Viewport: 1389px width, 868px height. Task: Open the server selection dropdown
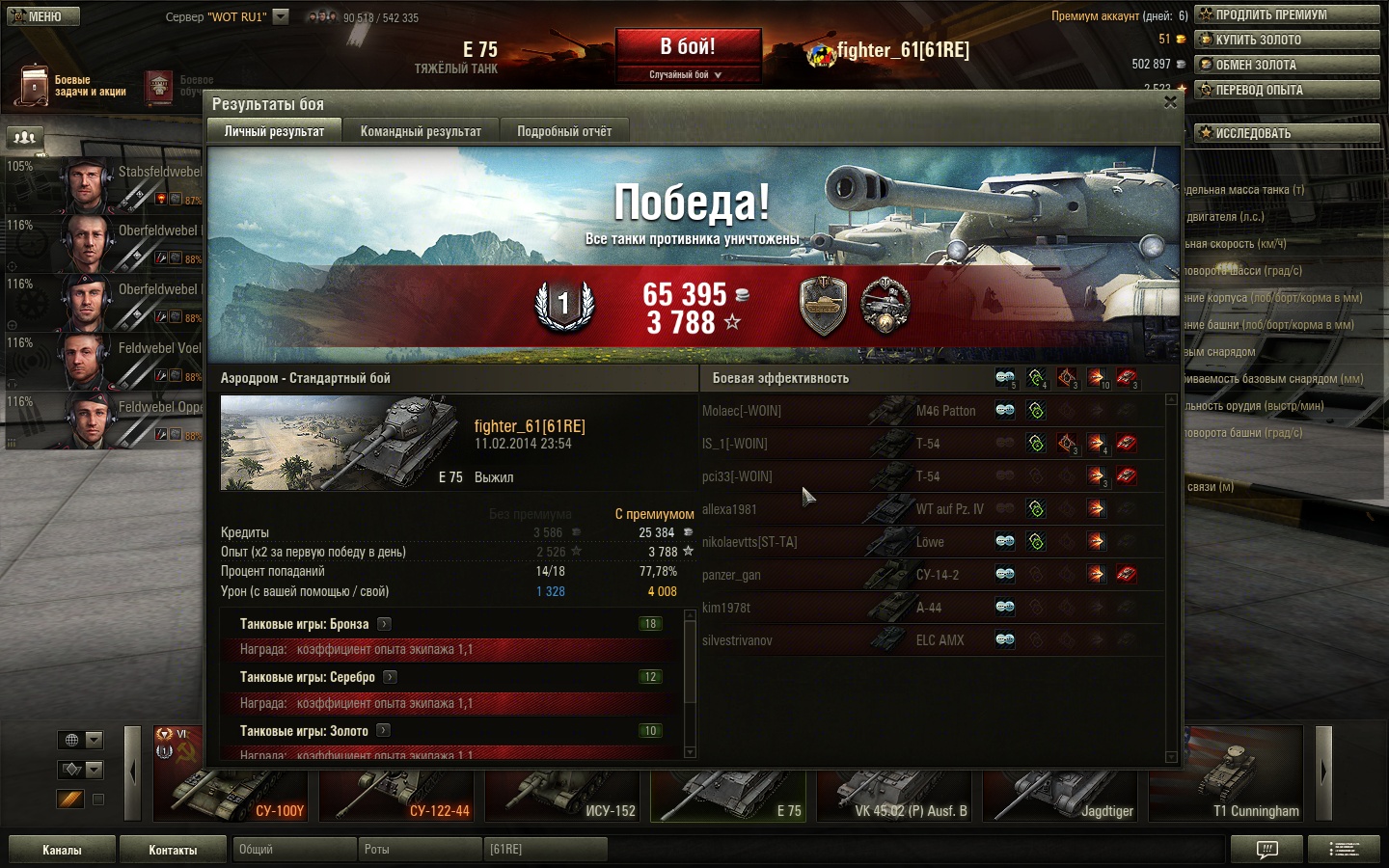[281, 16]
